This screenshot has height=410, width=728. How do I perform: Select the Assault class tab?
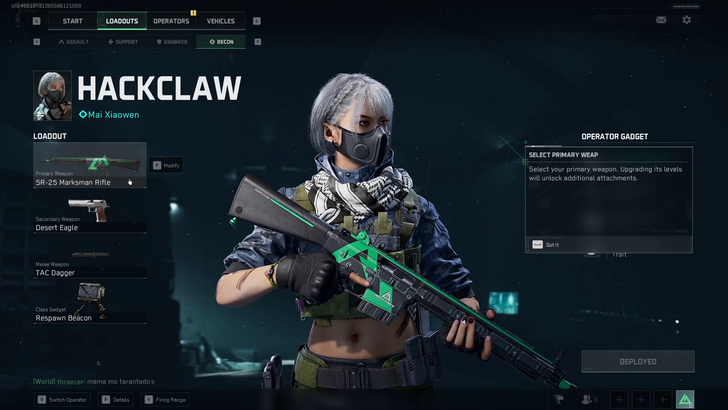pos(74,42)
